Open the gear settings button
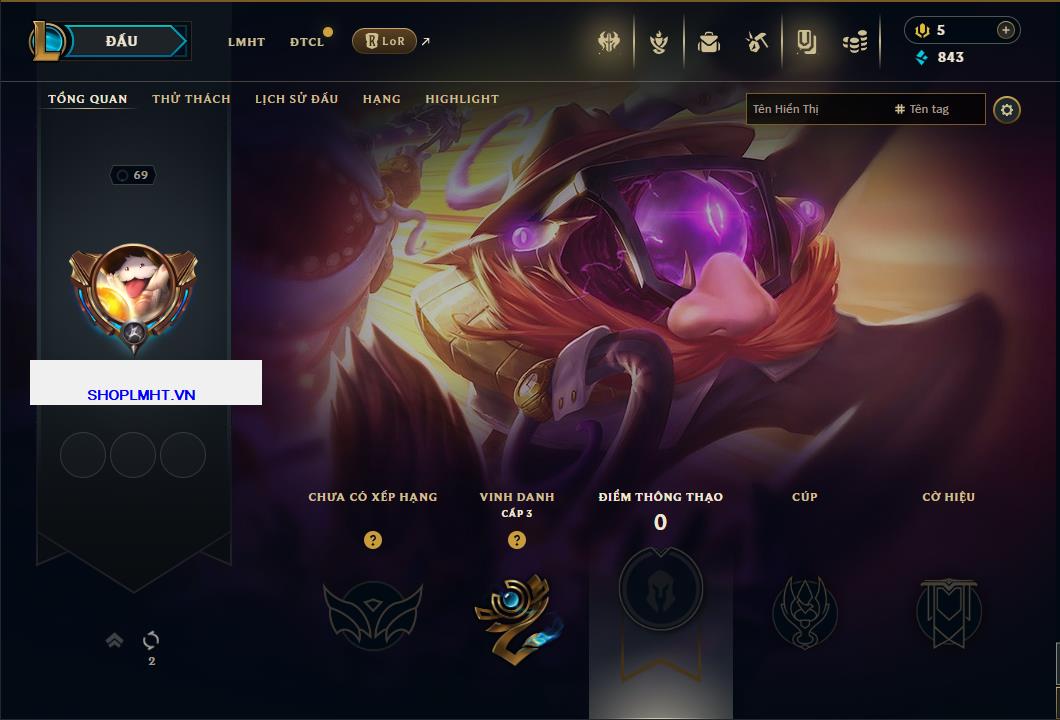1060x720 pixels. (1007, 109)
